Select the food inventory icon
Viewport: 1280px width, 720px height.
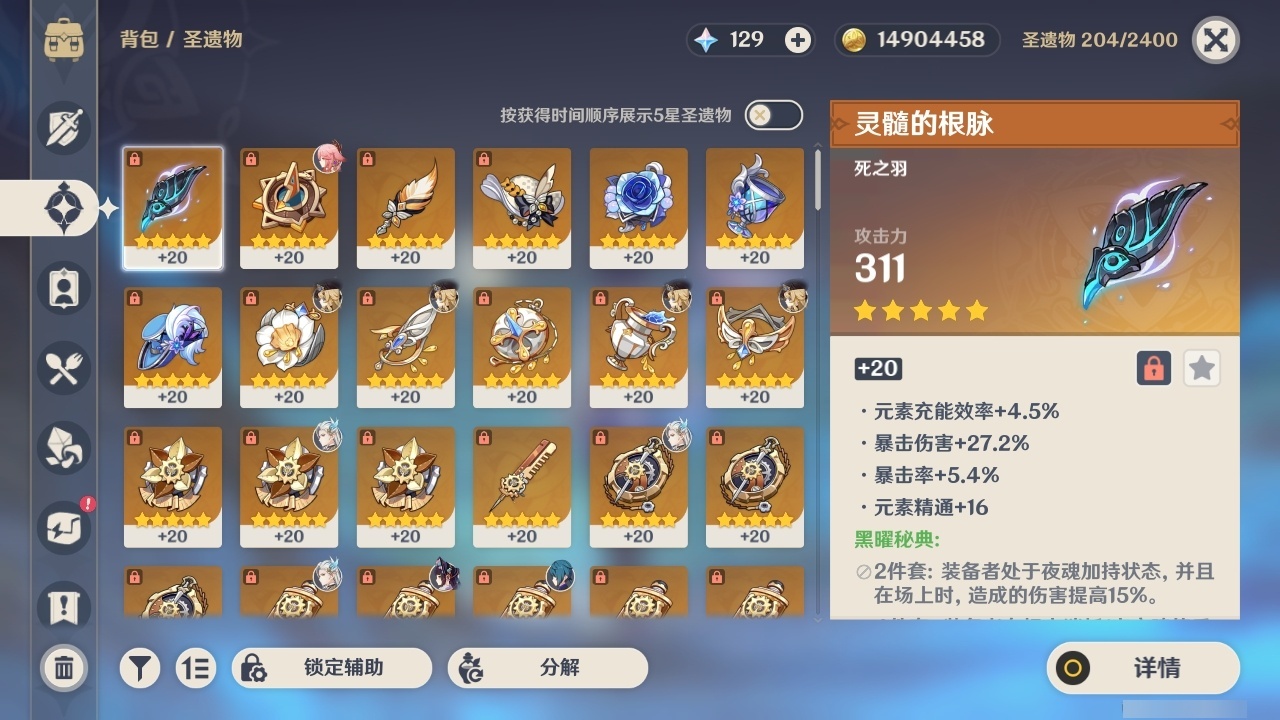tap(62, 368)
